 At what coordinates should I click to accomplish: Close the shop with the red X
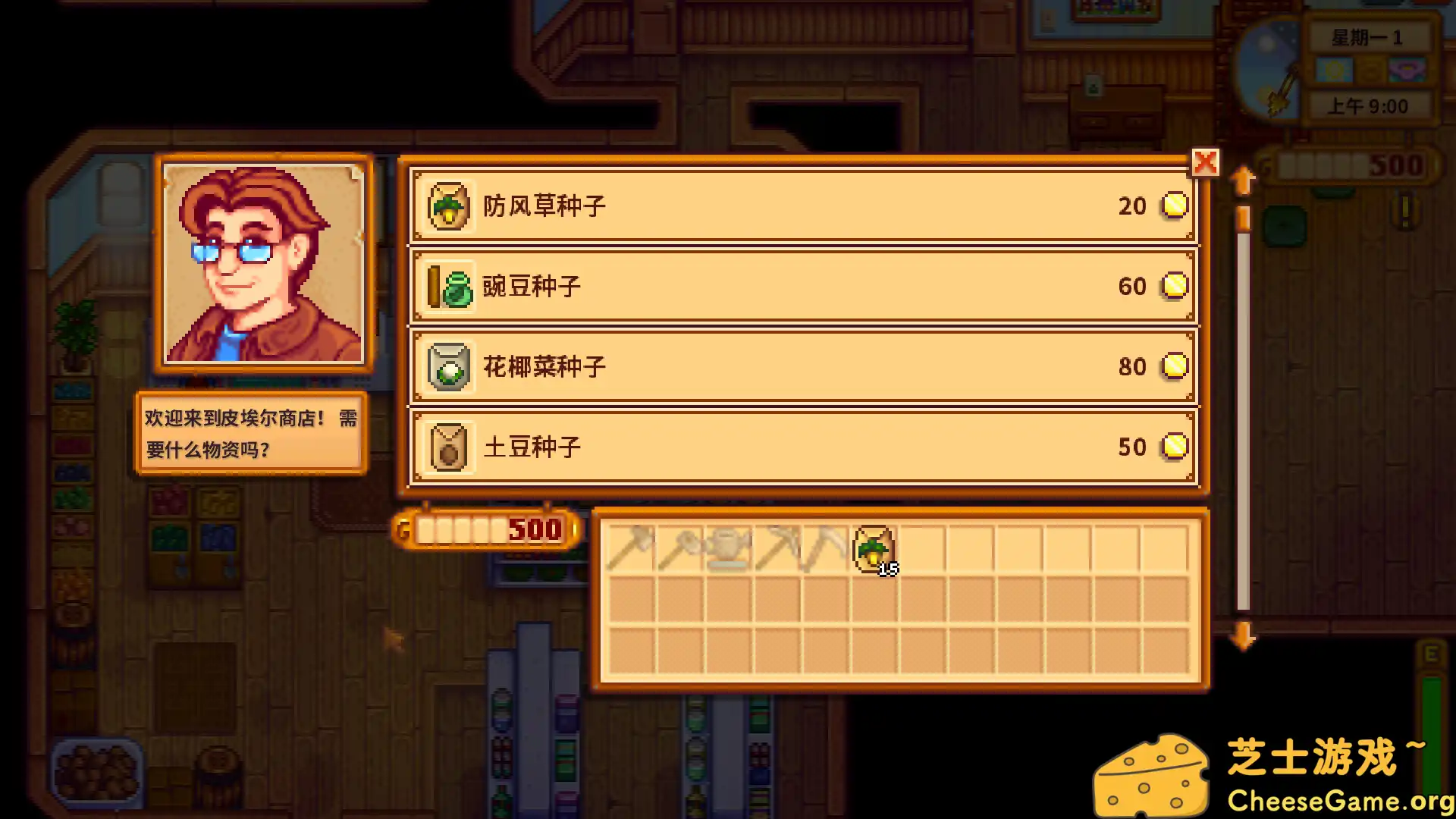1207,162
